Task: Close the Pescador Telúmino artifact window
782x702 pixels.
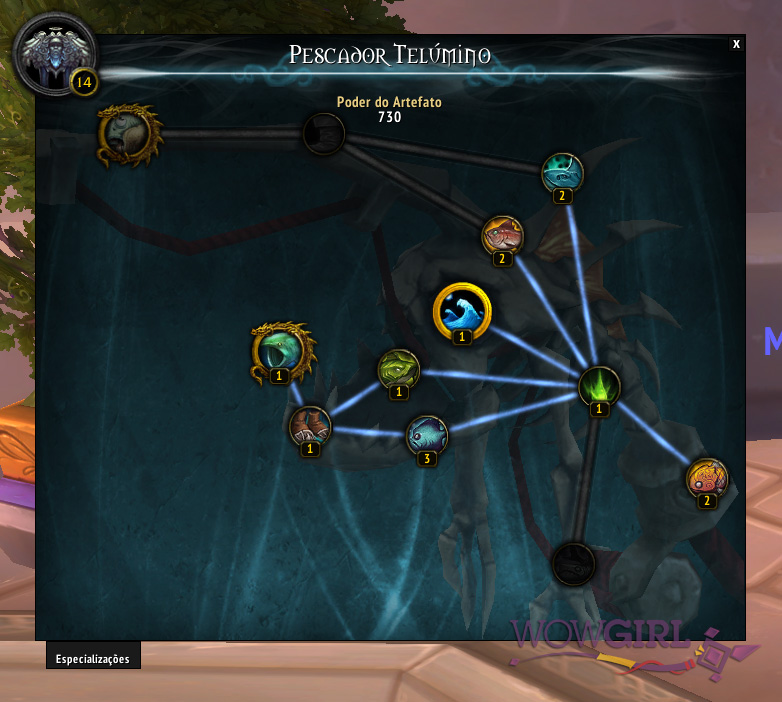Action: [736, 44]
